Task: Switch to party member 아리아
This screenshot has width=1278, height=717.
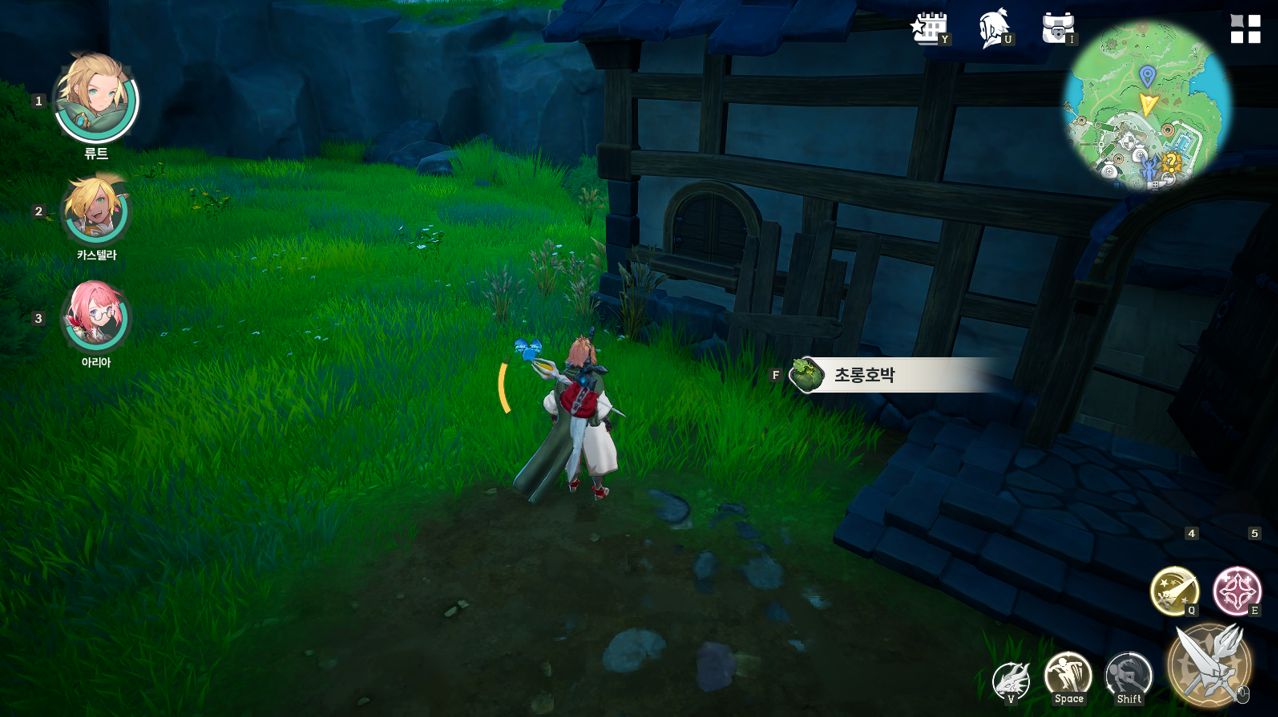Action: pyautogui.click(x=96, y=317)
